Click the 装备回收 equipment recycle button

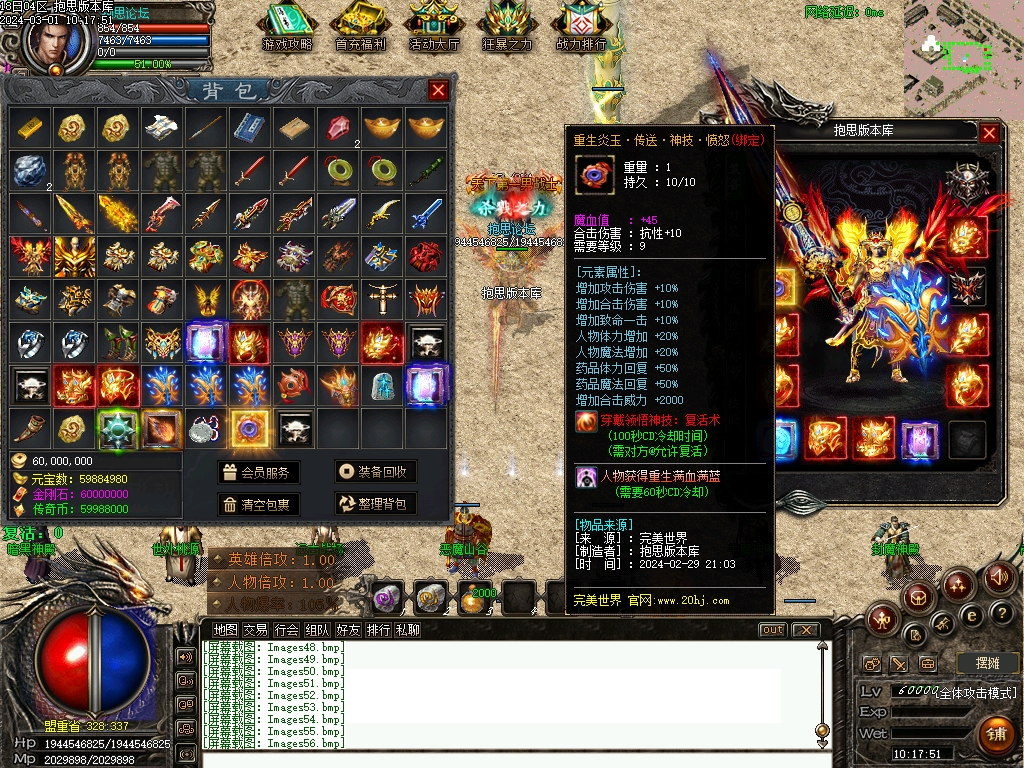(x=375, y=473)
